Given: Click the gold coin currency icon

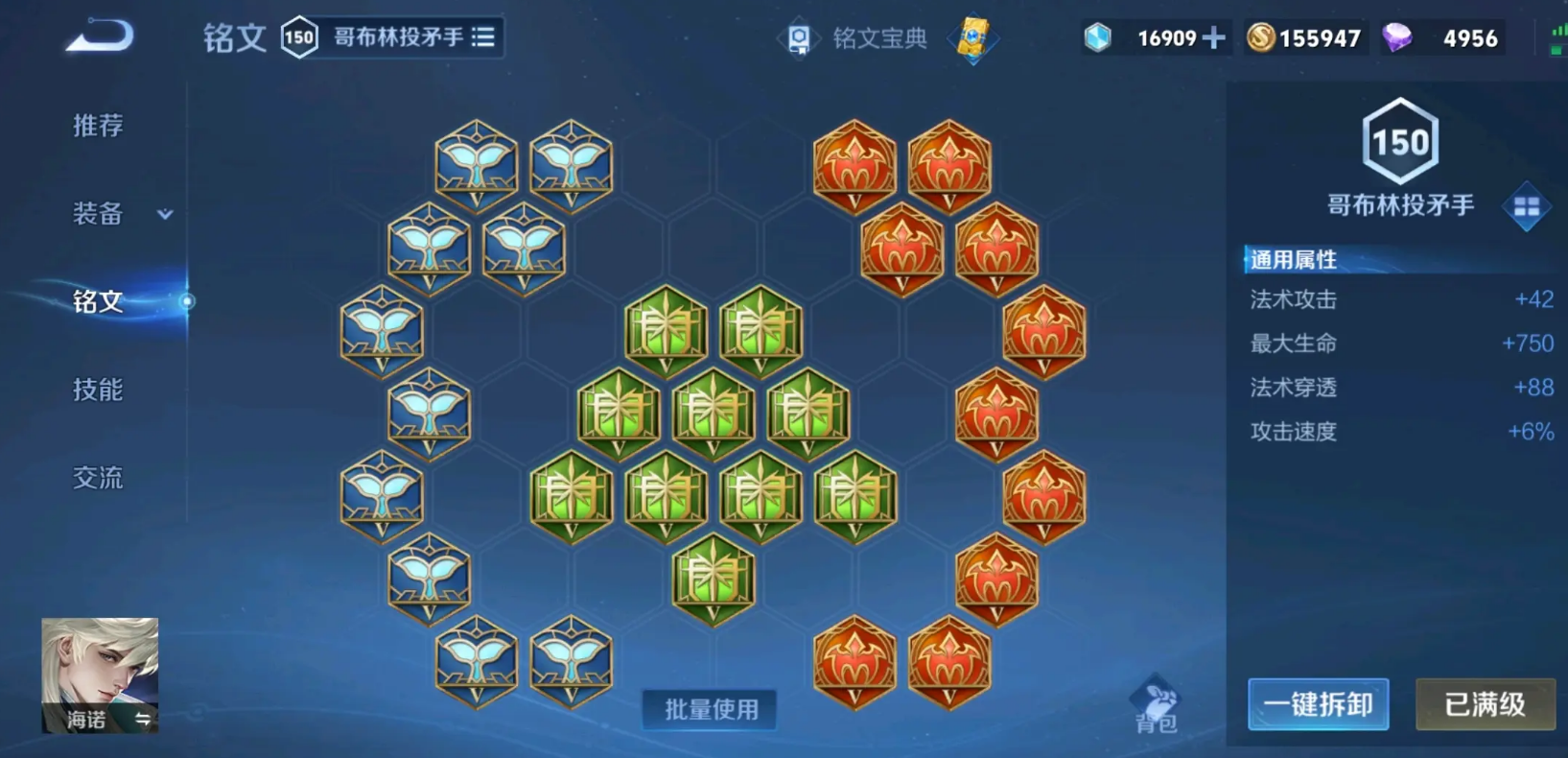Looking at the screenshot, I should [x=1260, y=37].
